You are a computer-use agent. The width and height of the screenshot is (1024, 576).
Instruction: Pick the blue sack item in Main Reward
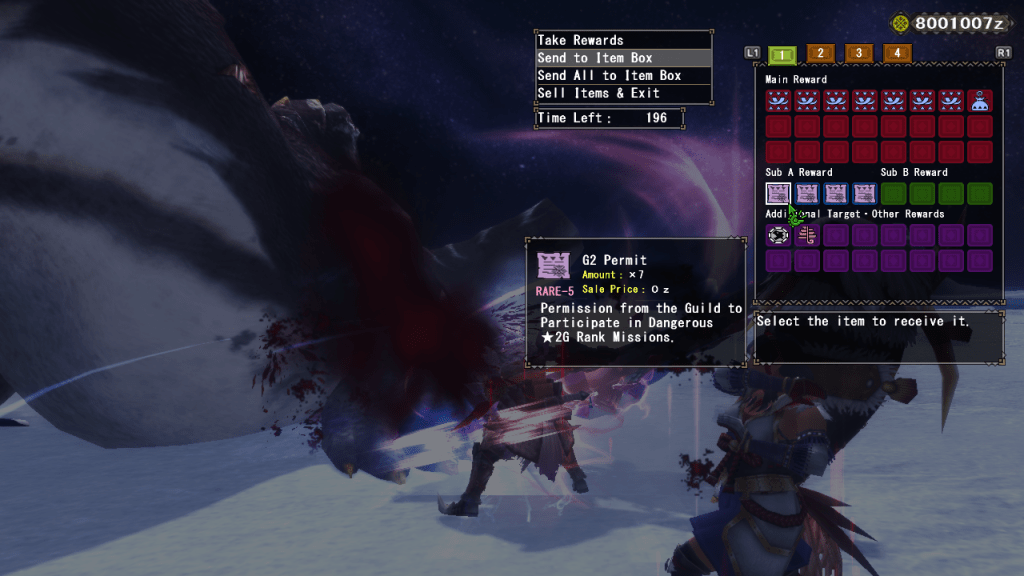(980, 100)
